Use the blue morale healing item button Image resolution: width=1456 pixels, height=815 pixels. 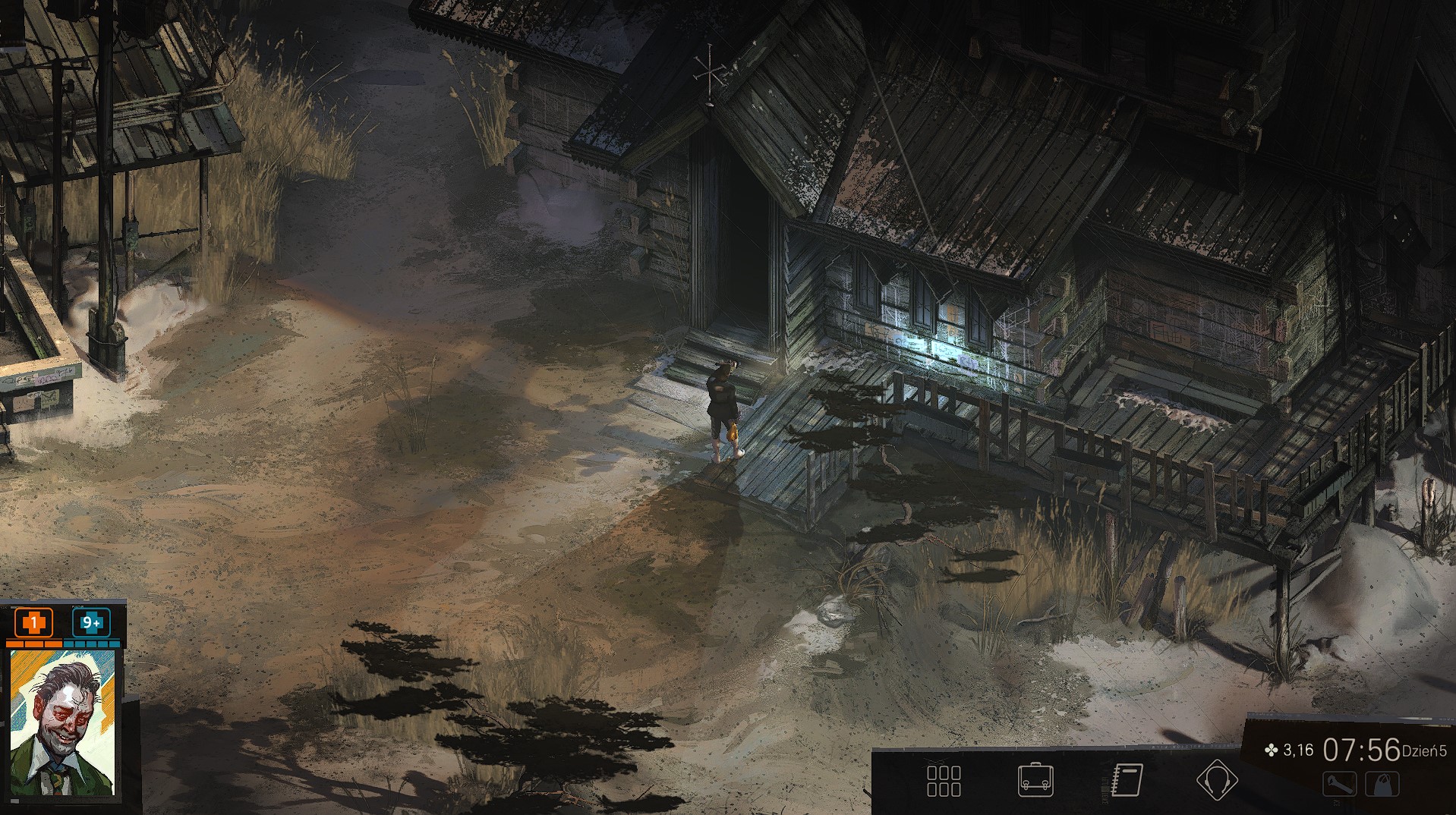[91, 623]
